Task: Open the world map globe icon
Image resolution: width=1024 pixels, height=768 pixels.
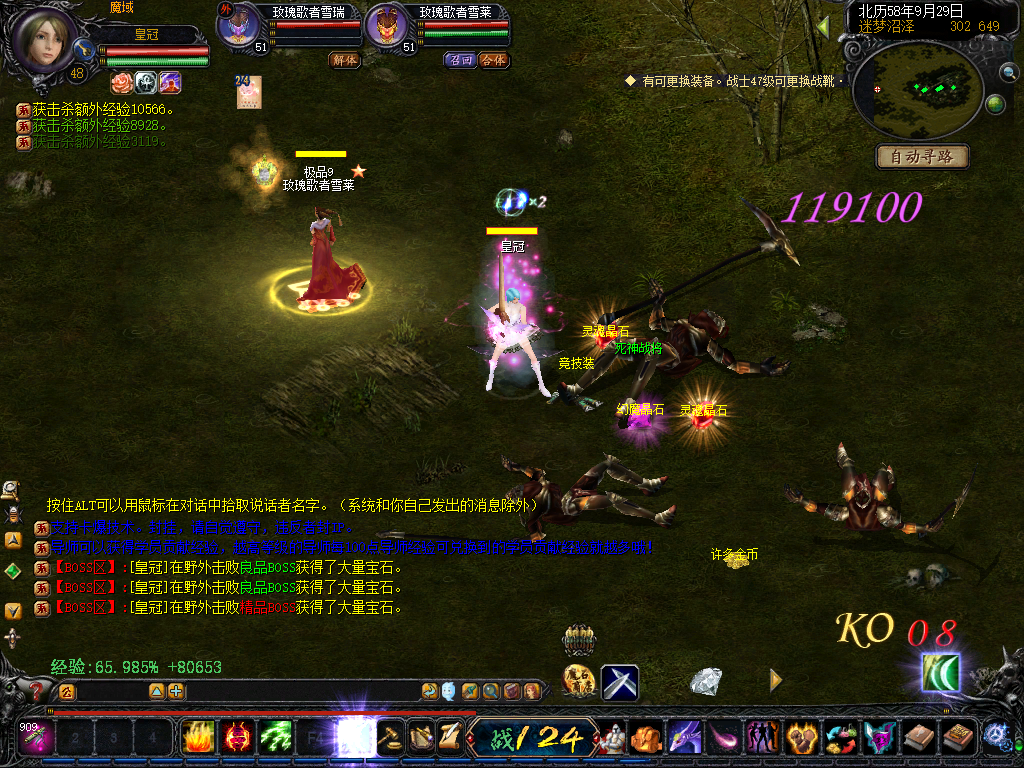Action: [x=995, y=104]
